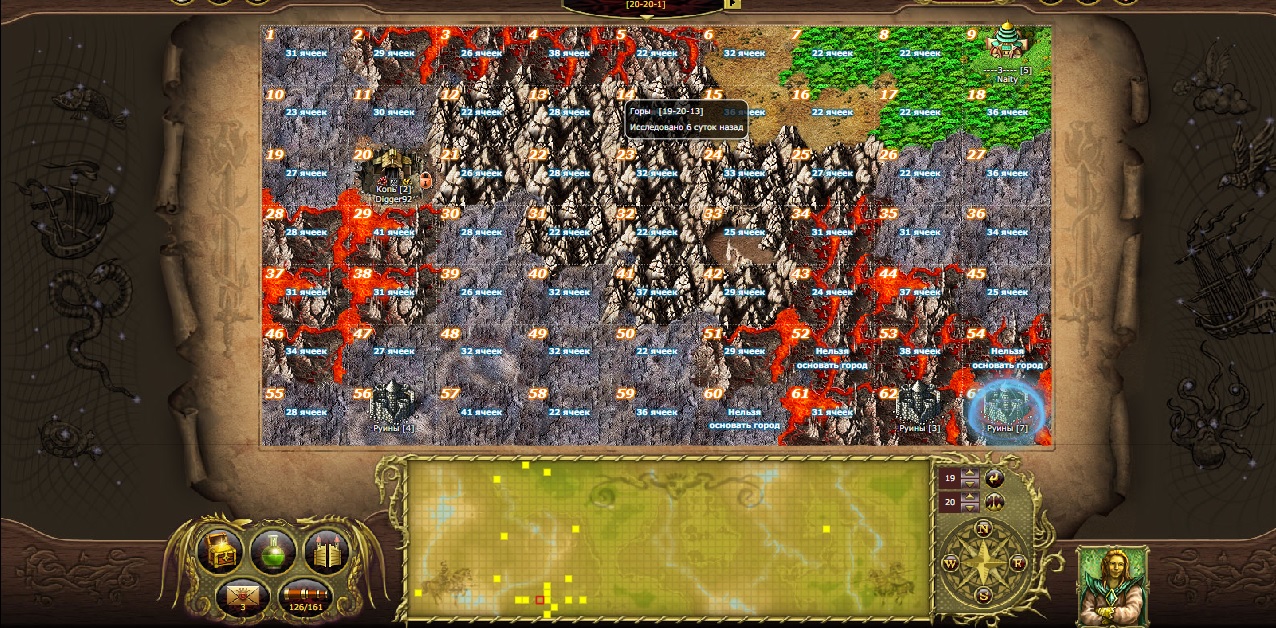This screenshot has height=628, width=1276.
Task: Increase the coordinate value showing 19
Action: point(970,472)
